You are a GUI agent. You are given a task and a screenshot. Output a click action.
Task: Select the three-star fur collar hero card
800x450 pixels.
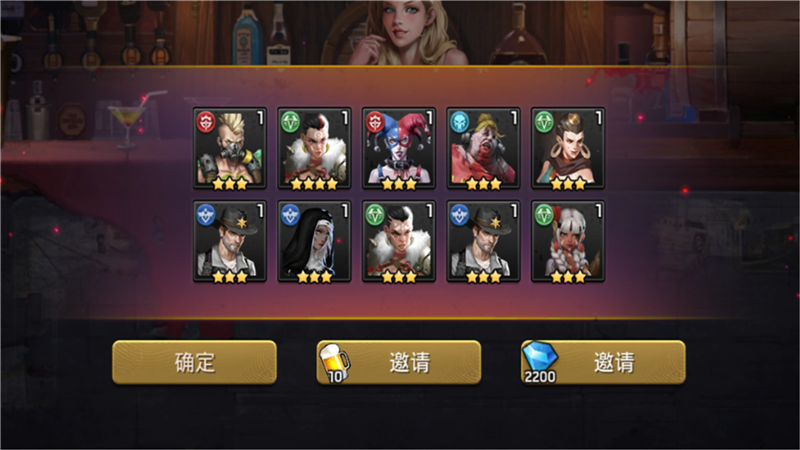coord(399,241)
